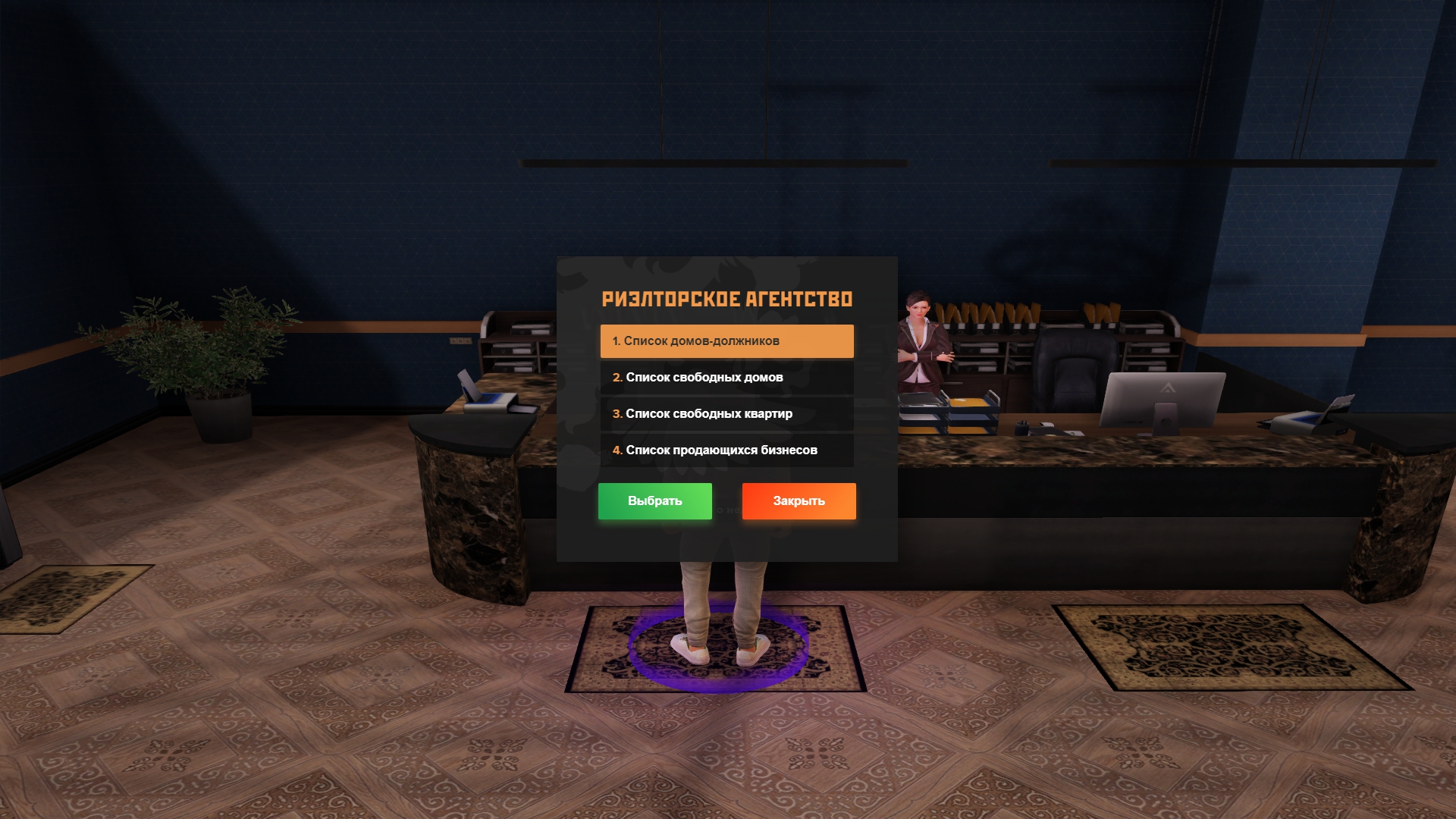Open the 'Список свободных квартир' option
Image resolution: width=1456 pixels, height=819 pixels.
726,414
